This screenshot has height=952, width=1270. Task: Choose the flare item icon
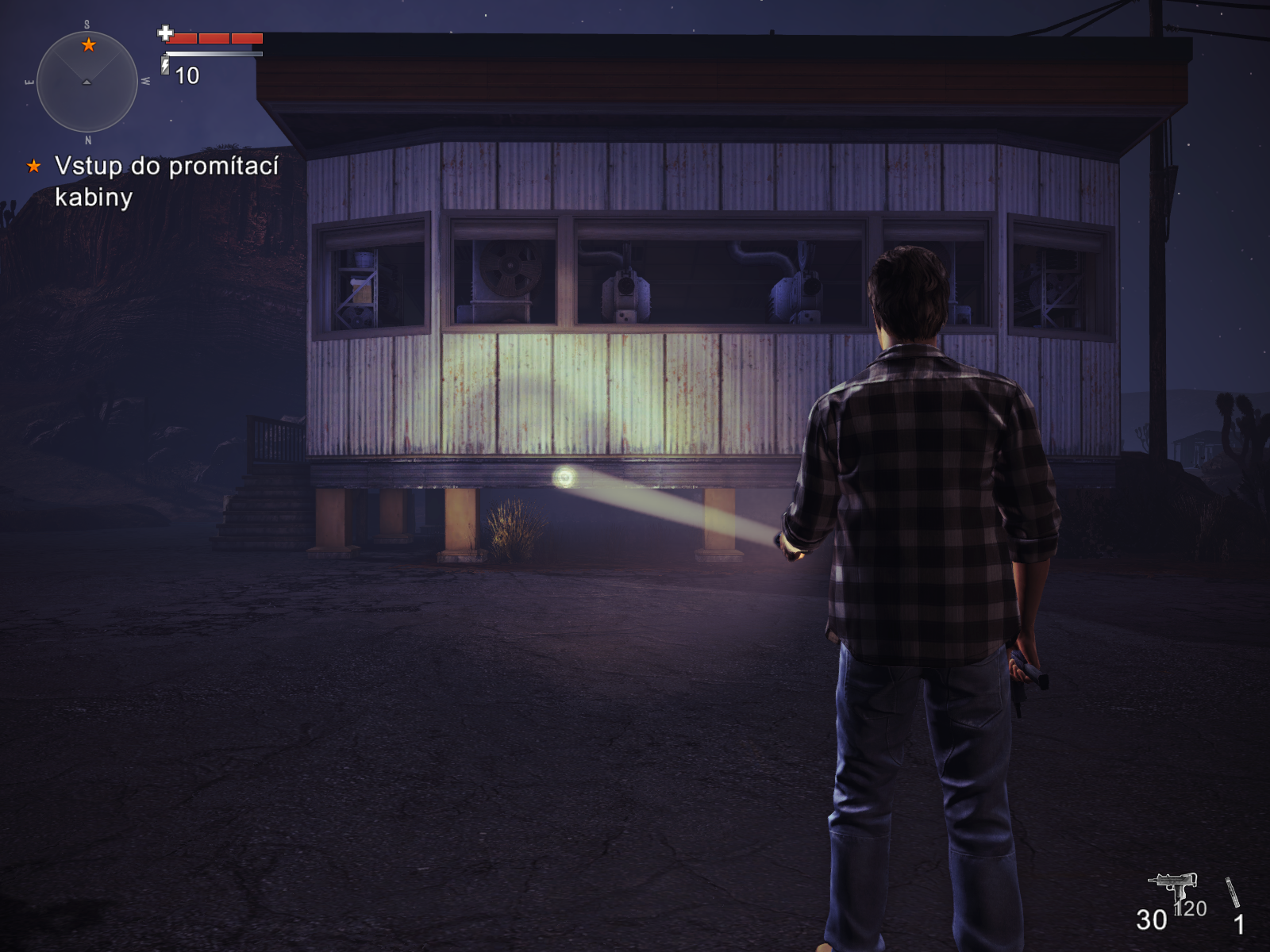pos(1232,892)
